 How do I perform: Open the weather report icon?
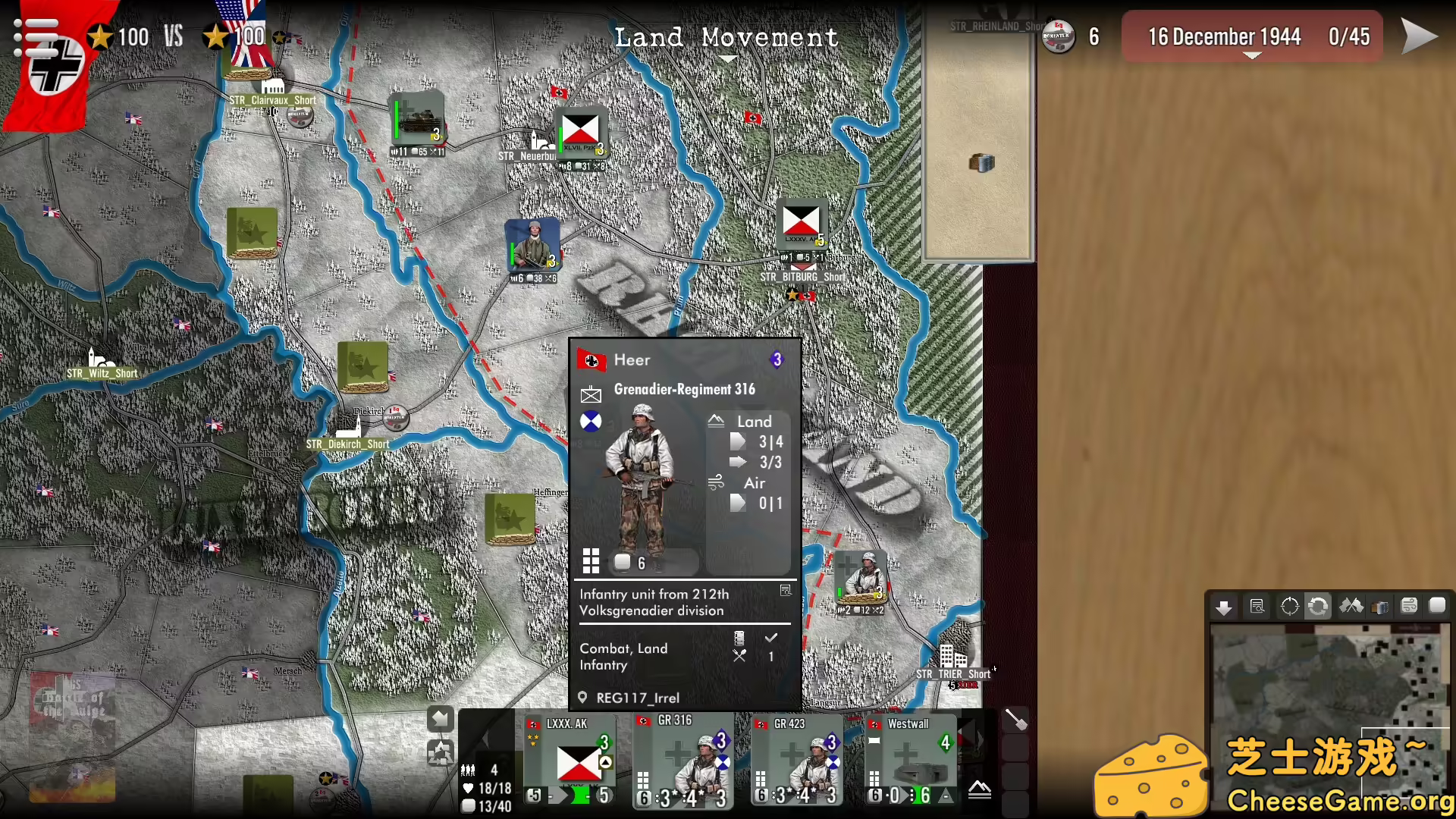tap(1410, 607)
